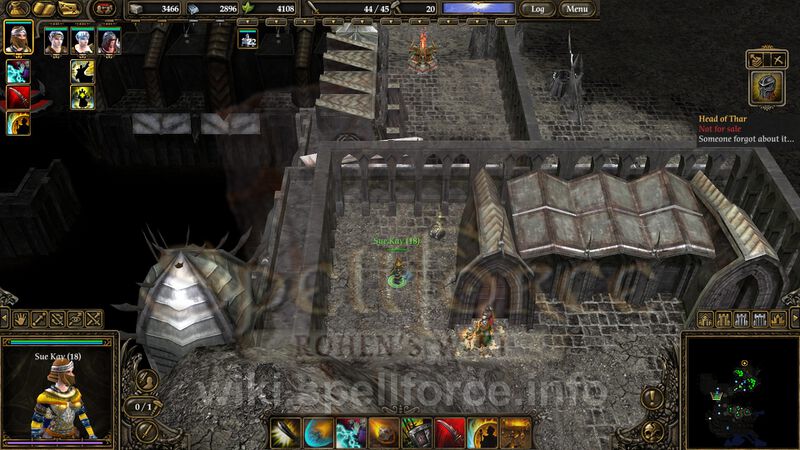Viewport: 800px width, 450px height.
Task: Click the minimap
Action: point(740,390)
